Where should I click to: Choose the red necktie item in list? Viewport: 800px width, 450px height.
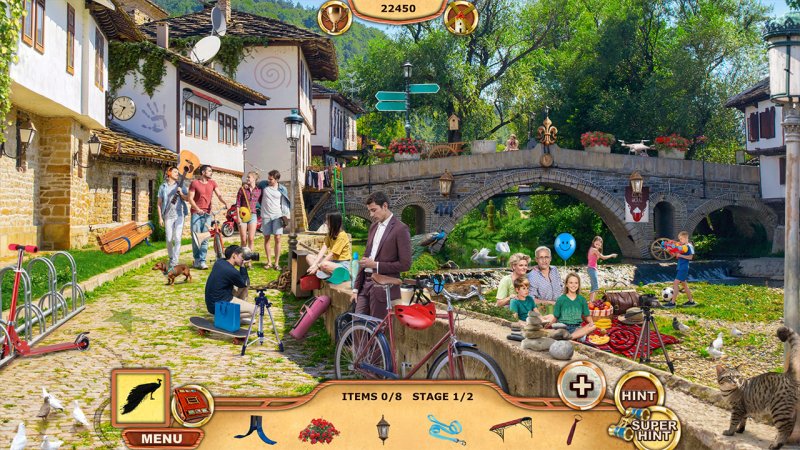coord(573,430)
